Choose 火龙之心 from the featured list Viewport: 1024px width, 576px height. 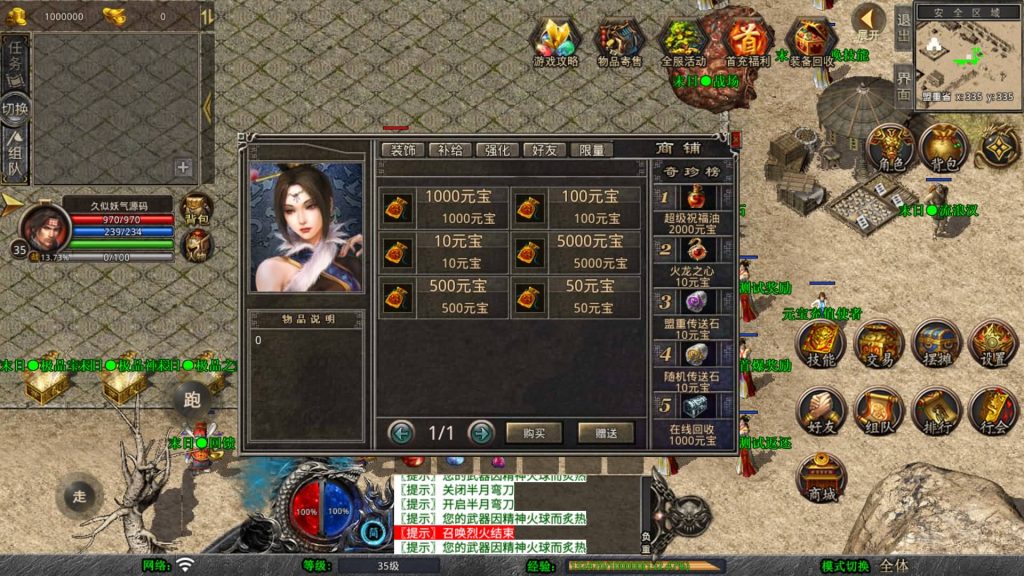693,262
